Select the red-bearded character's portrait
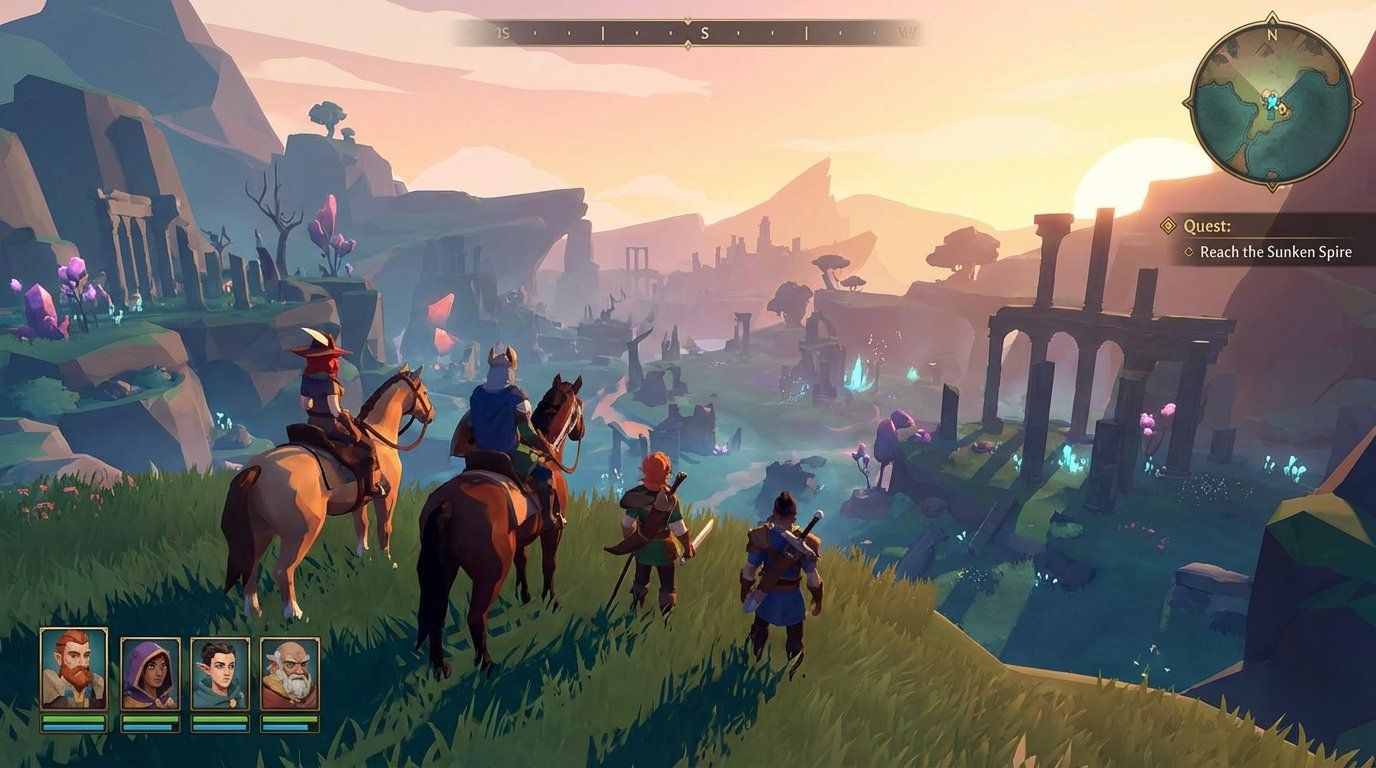 (73, 668)
